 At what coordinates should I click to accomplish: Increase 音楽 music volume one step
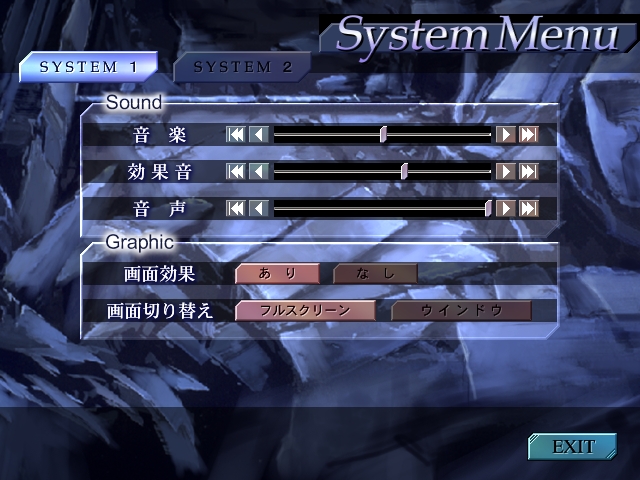pos(506,134)
